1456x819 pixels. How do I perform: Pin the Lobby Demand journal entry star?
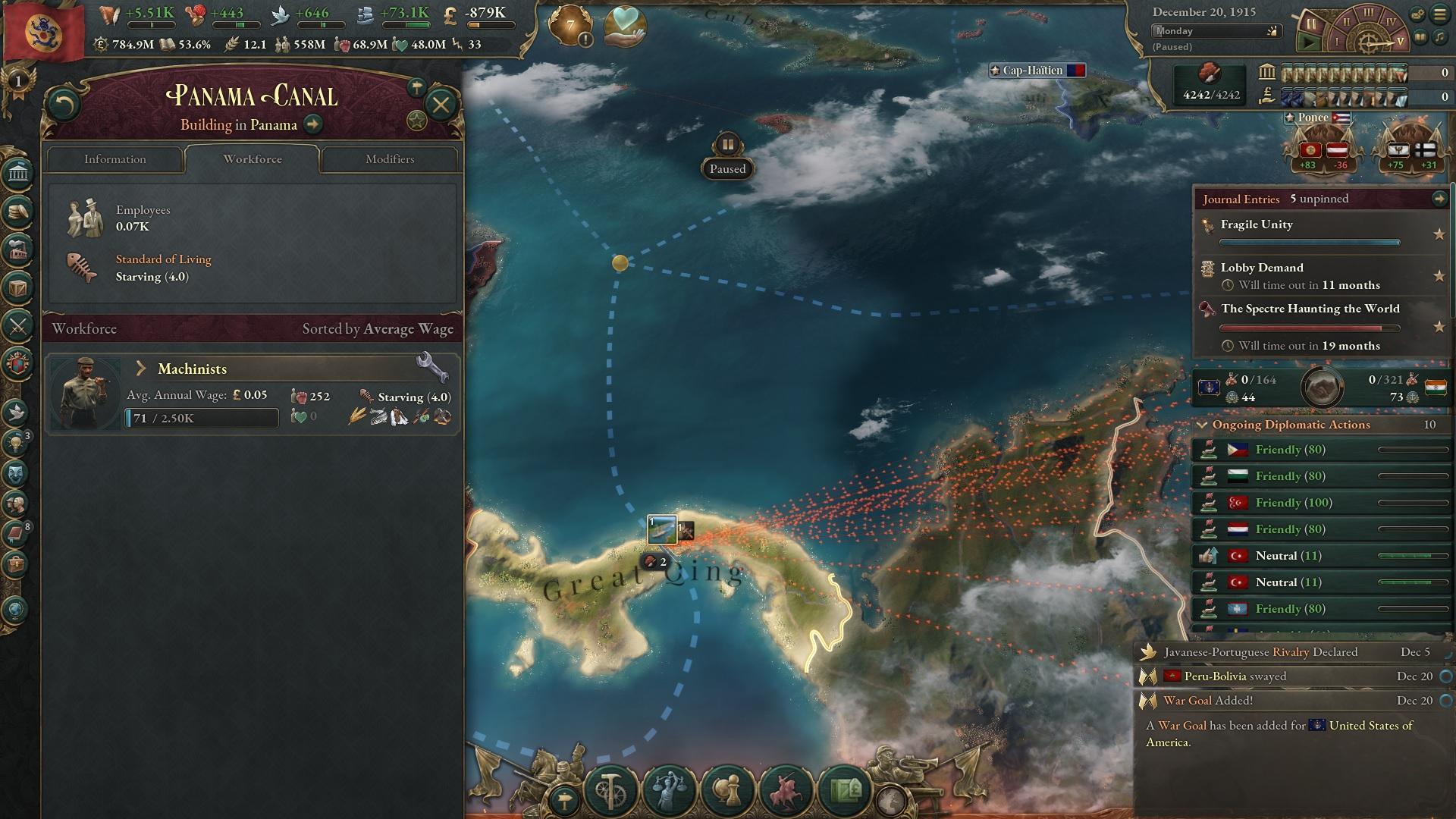[1439, 276]
